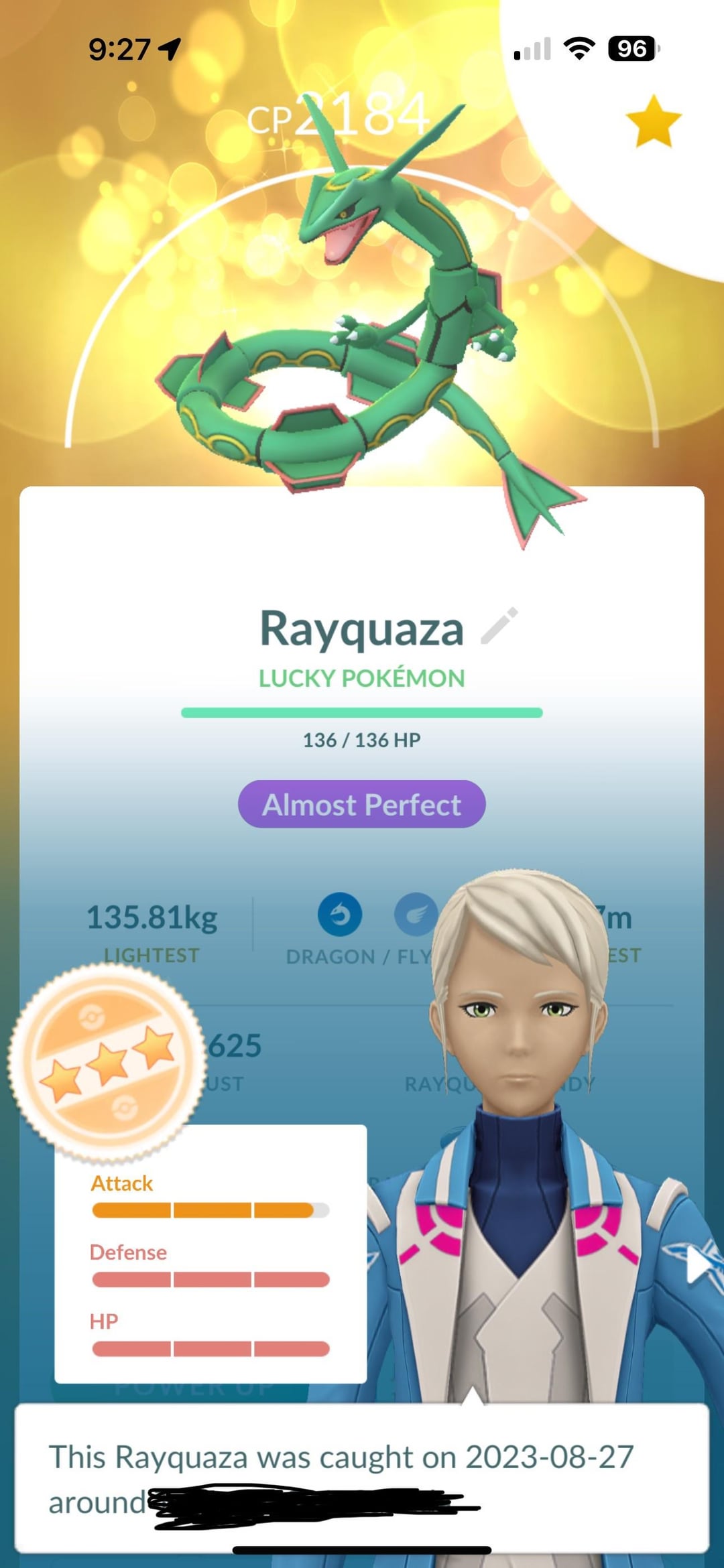Continue the appraisal dialogue about the catch date
Image resolution: width=724 pixels, height=1568 pixels.
click(362, 1477)
